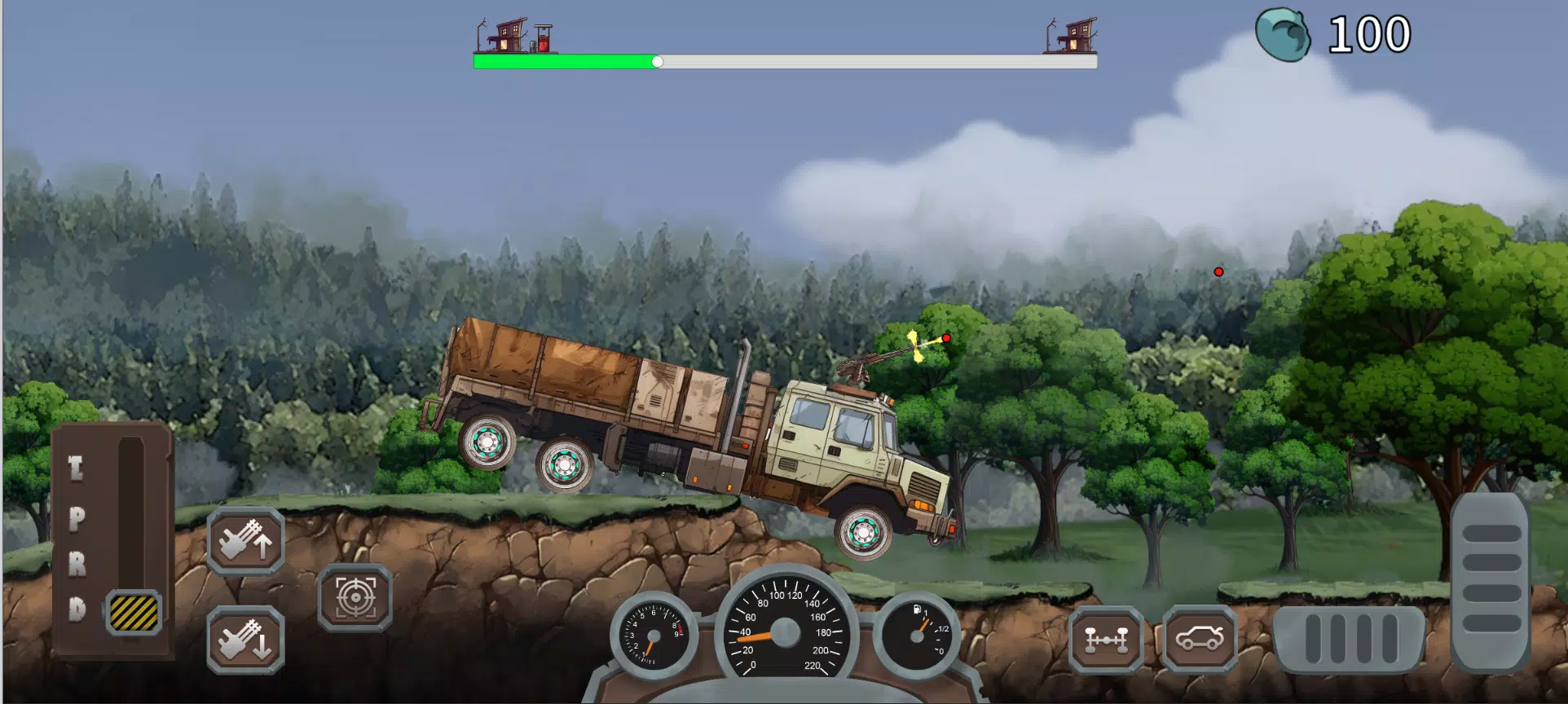
Task: Tap the gear shift down button
Action: [245, 640]
